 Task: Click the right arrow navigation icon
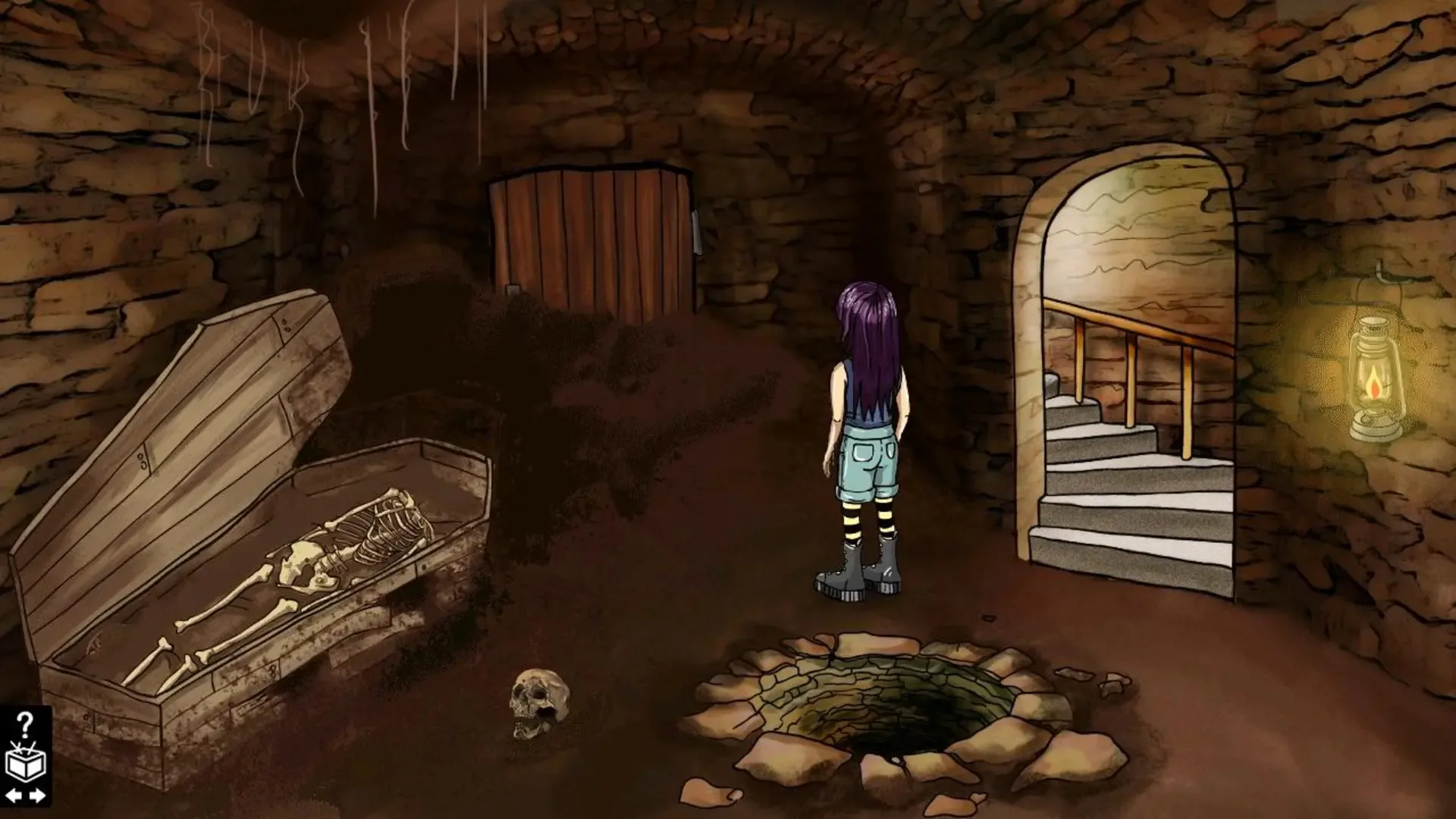click(36, 796)
